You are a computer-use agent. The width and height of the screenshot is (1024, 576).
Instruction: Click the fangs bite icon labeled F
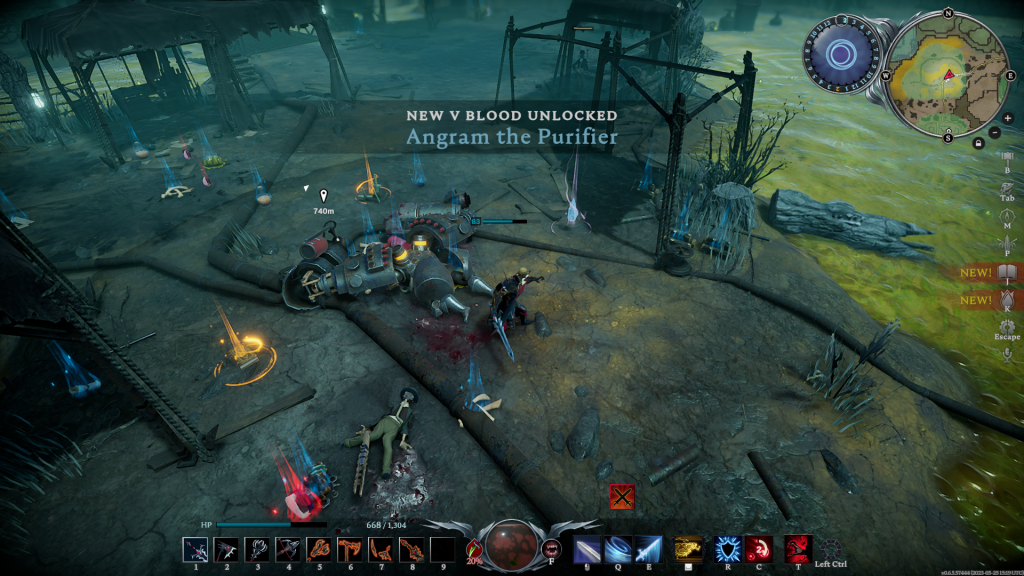coord(551,548)
